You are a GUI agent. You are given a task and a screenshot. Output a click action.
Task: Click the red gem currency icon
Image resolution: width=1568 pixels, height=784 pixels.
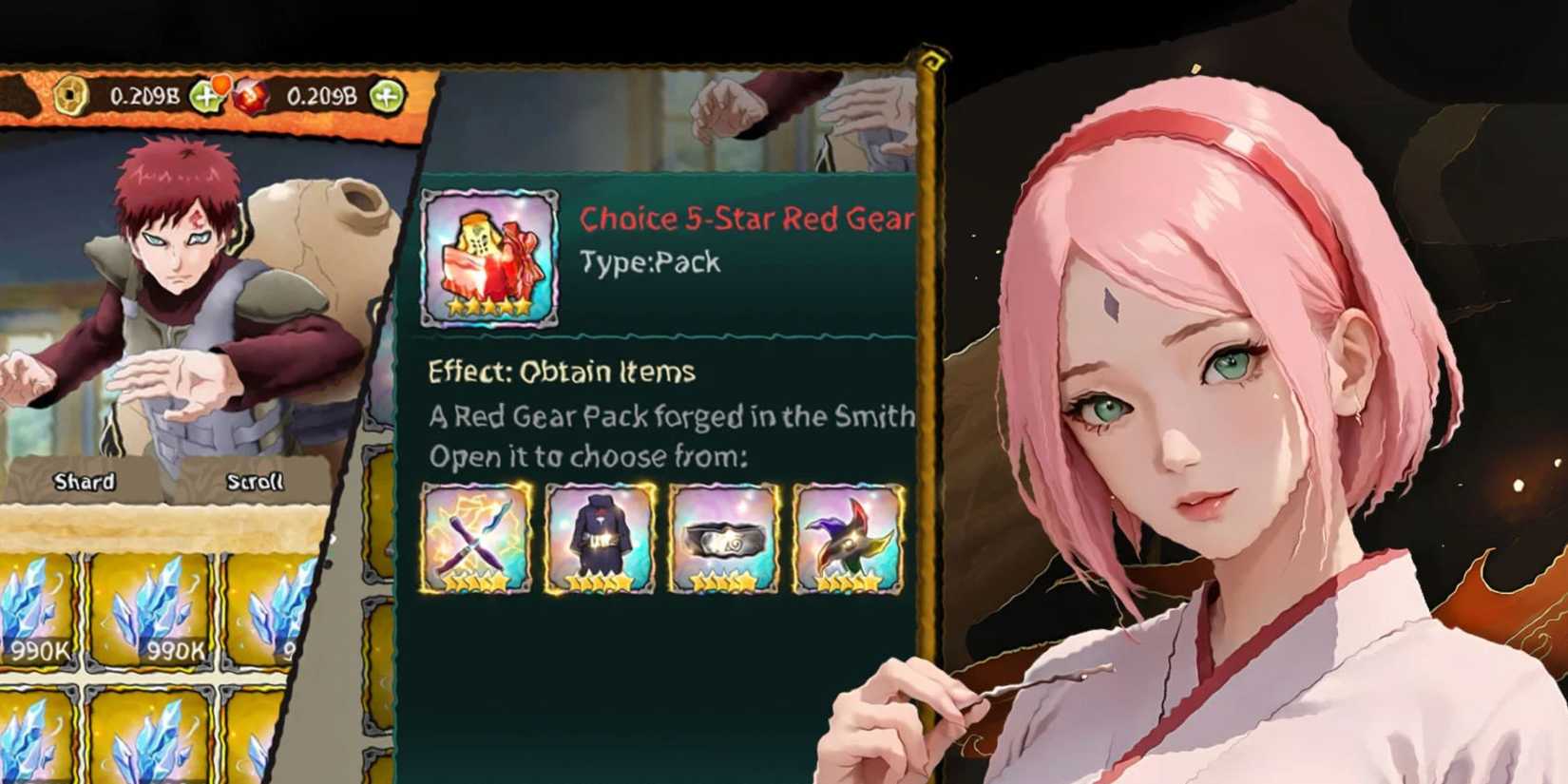pyautogui.click(x=252, y=95)
